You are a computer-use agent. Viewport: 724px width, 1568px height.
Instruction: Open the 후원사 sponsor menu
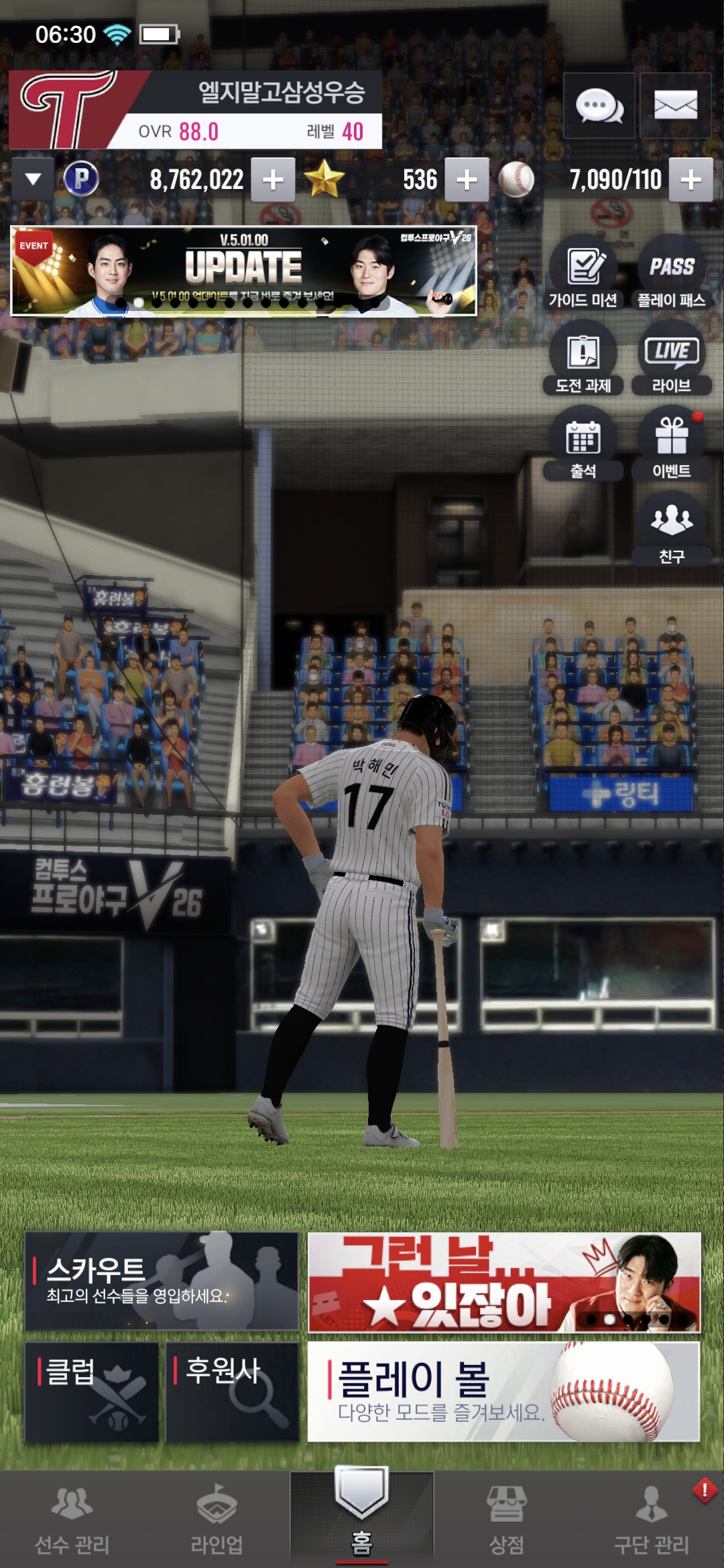coord(232,1391)
